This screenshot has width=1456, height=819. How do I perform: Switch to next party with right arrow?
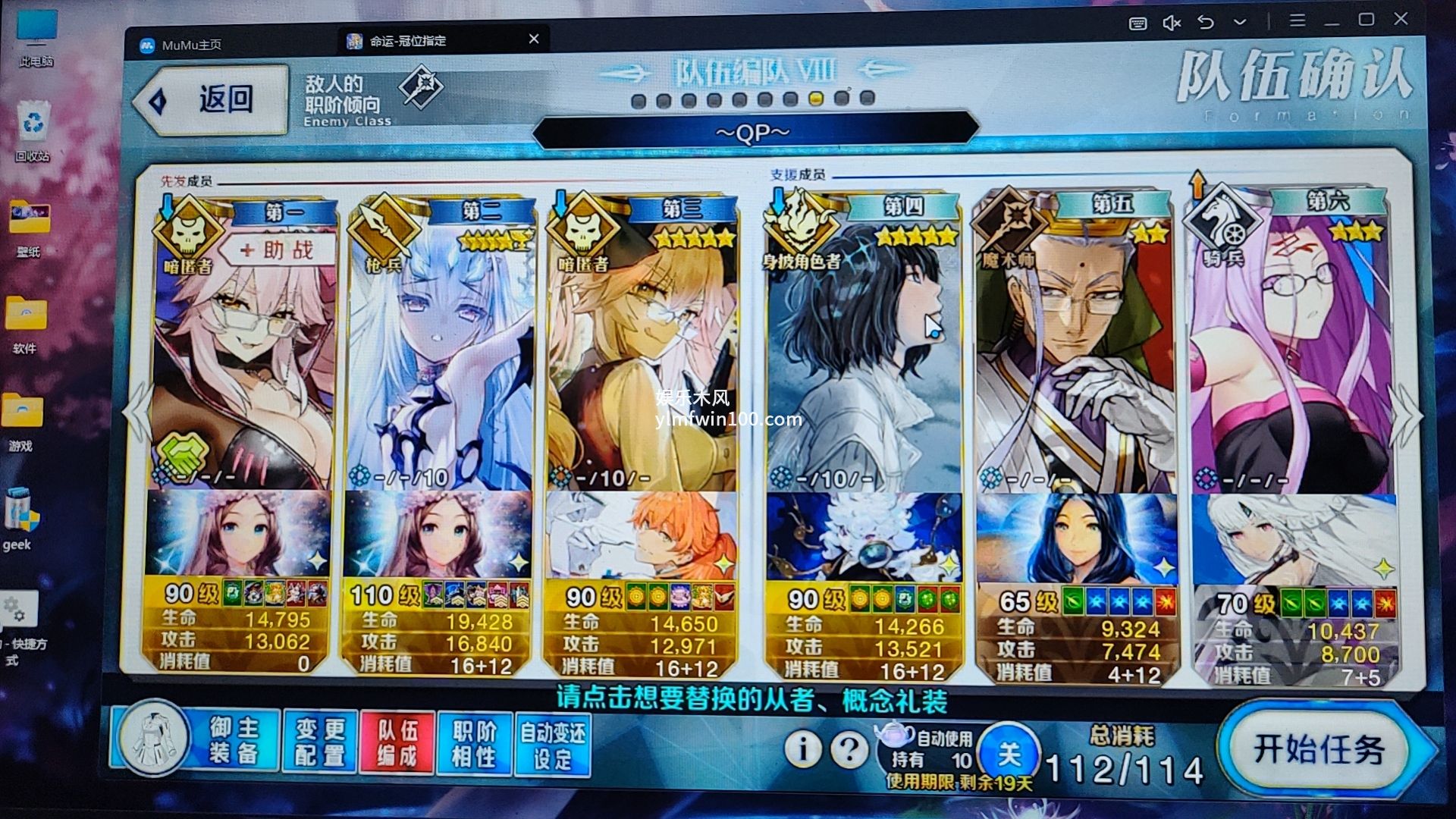point(1405,417)
